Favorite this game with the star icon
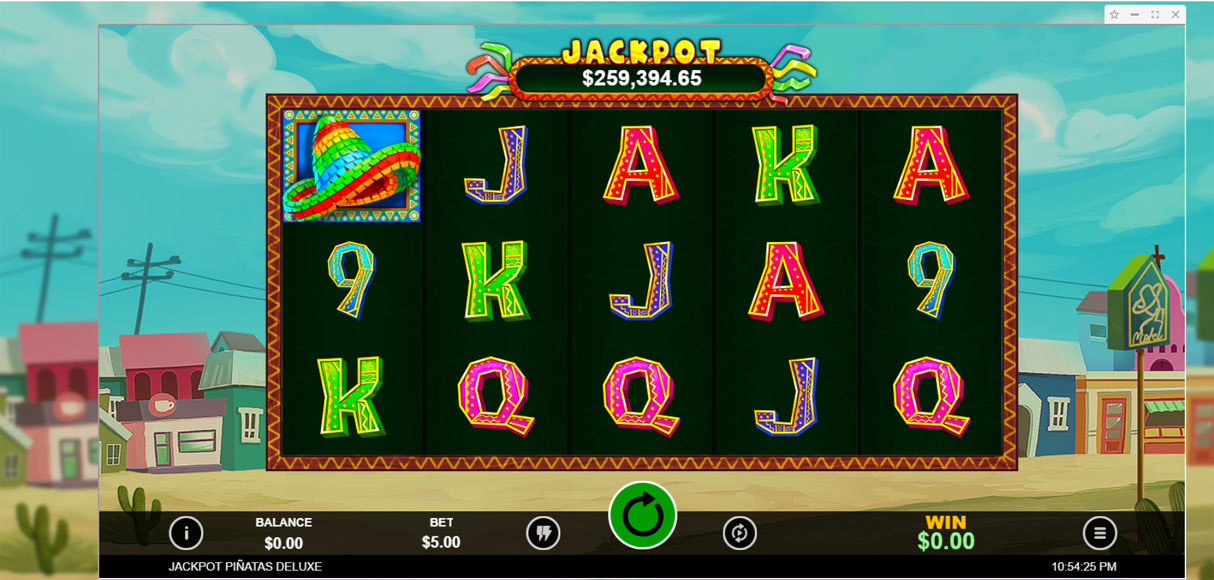The width and height of the screenshot is (1214, 580). click(1116, 15)
